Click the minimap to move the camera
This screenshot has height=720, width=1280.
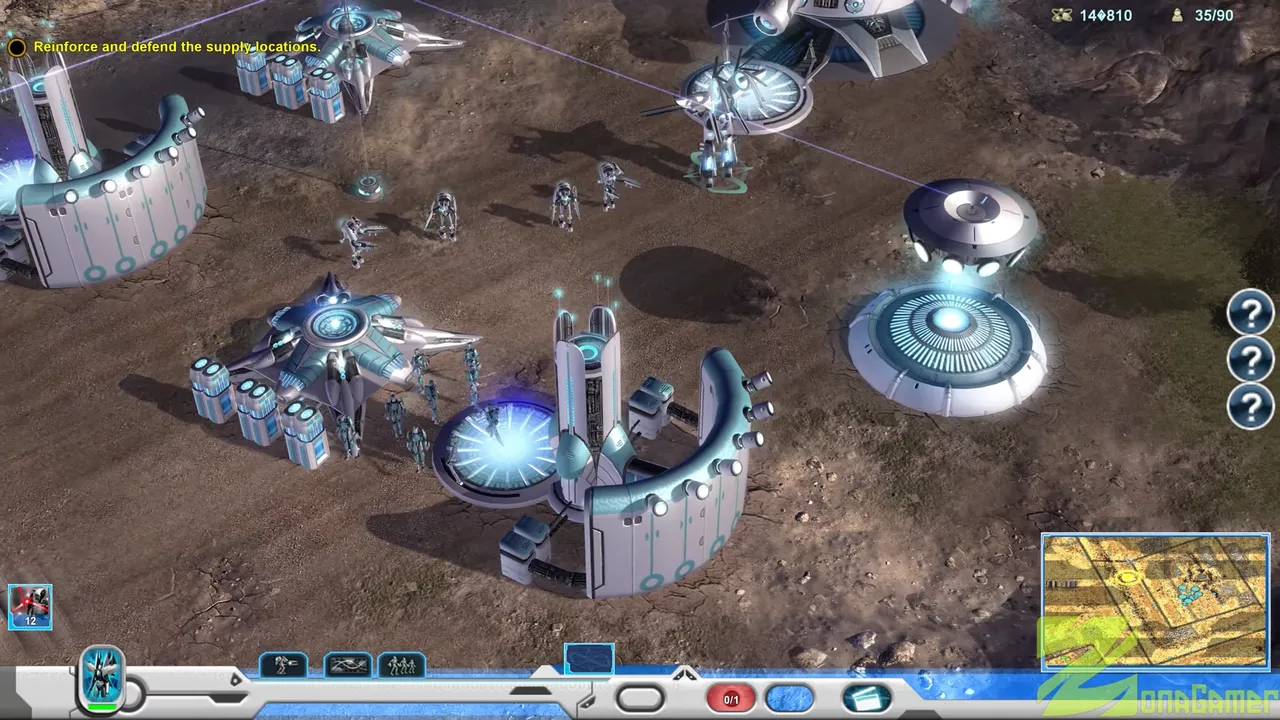click(1155, 600)
